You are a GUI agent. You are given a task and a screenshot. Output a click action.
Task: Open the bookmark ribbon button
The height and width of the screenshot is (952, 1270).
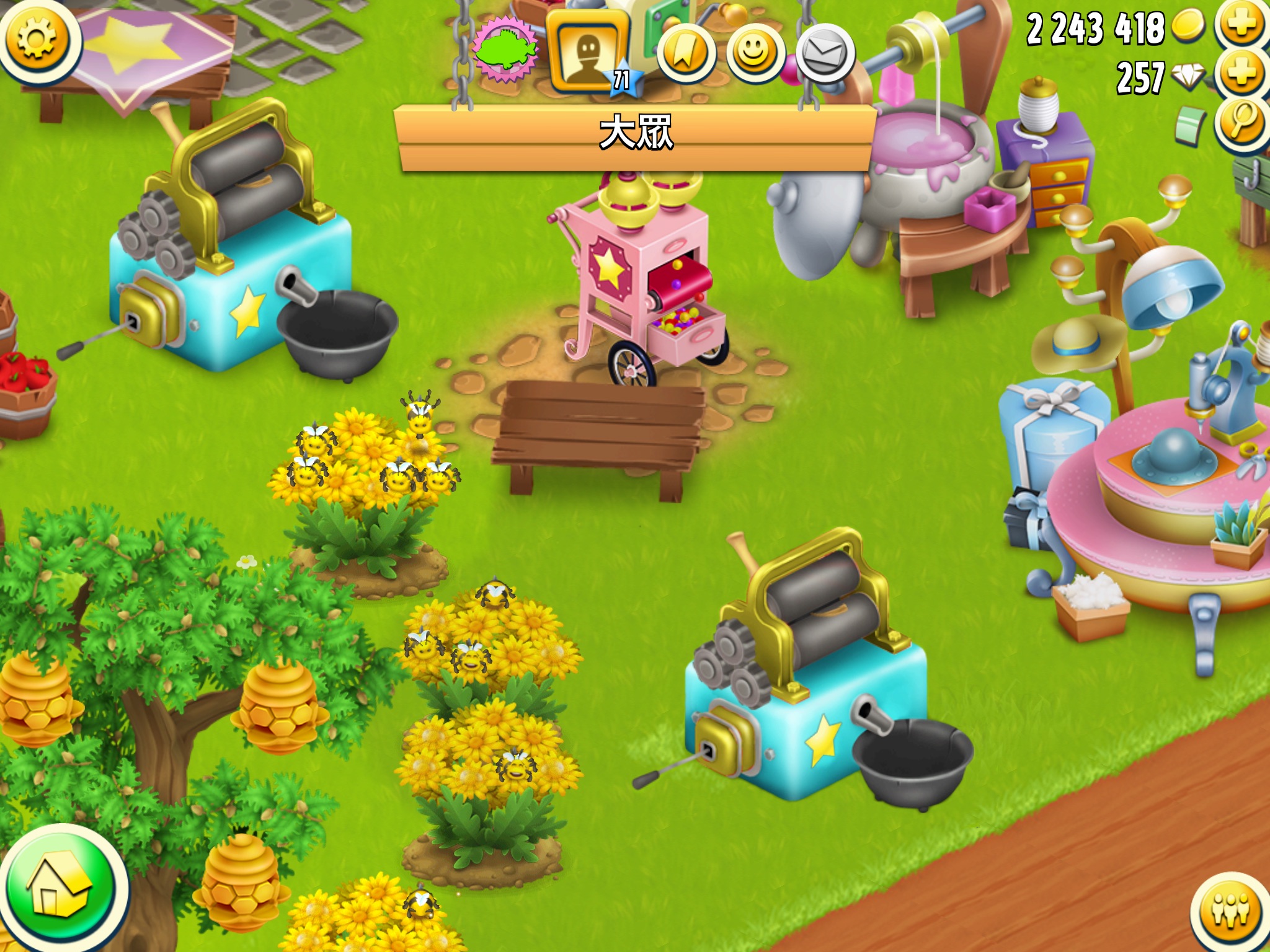click(686, 55)
